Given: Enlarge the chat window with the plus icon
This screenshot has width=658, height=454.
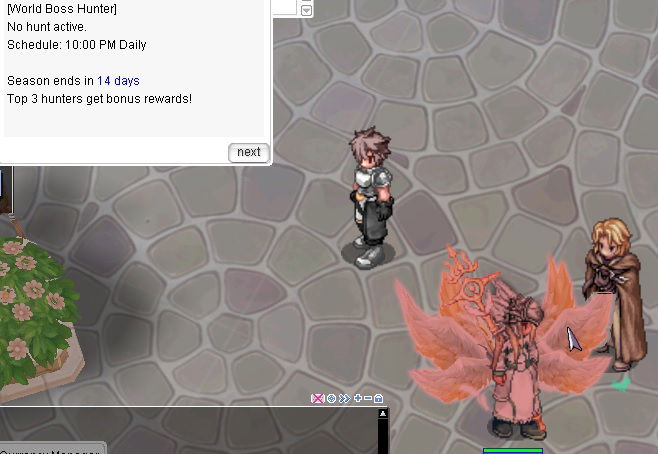Looking at the screenshot, I should click(x=358, y=398).
